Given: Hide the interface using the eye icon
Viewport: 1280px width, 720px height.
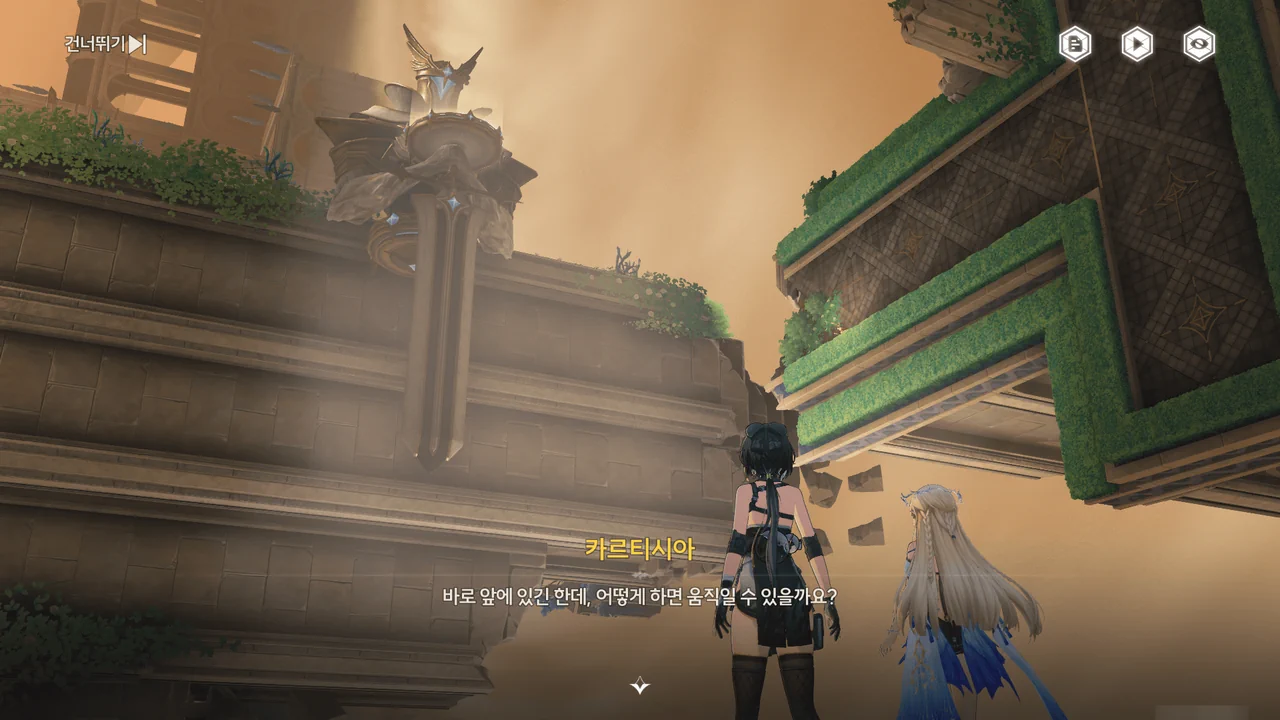Looking at the screenshot, I should click(1199, 44).
